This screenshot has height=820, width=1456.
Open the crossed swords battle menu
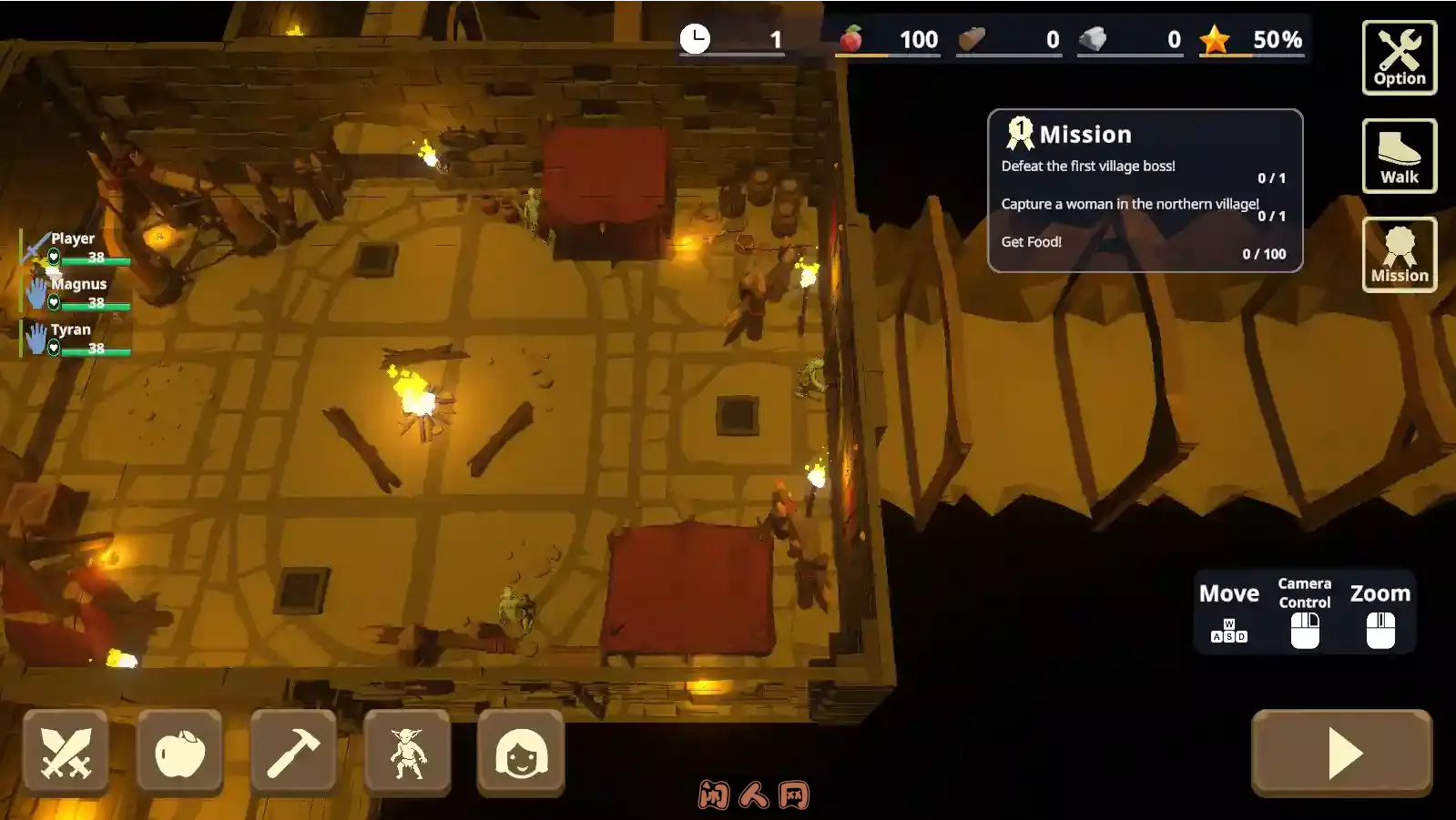(x=66, y=753)
